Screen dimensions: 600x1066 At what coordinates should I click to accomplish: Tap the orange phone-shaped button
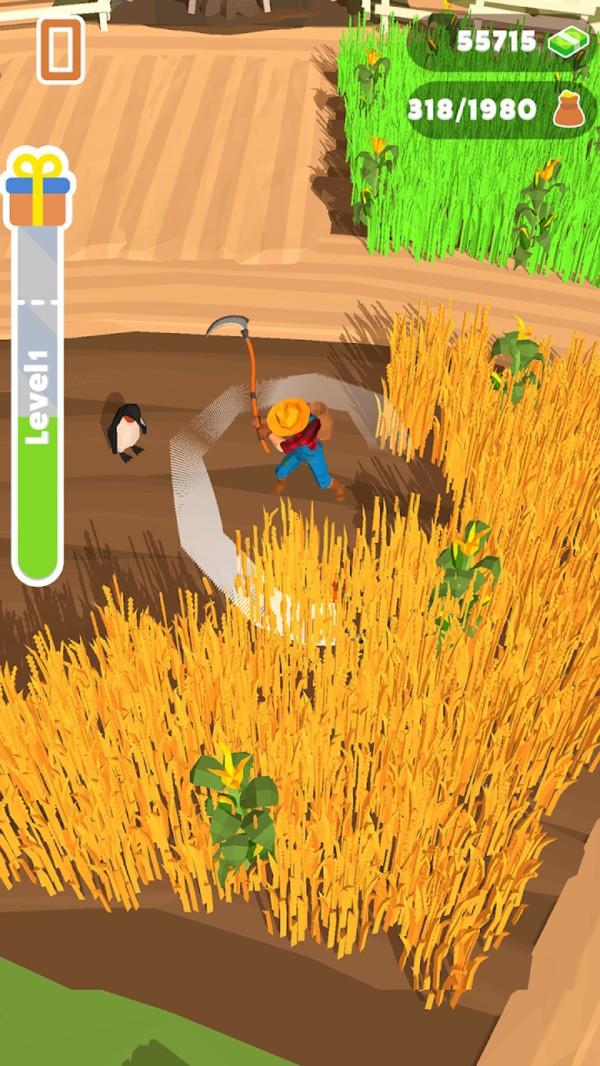tap(61, 49)
